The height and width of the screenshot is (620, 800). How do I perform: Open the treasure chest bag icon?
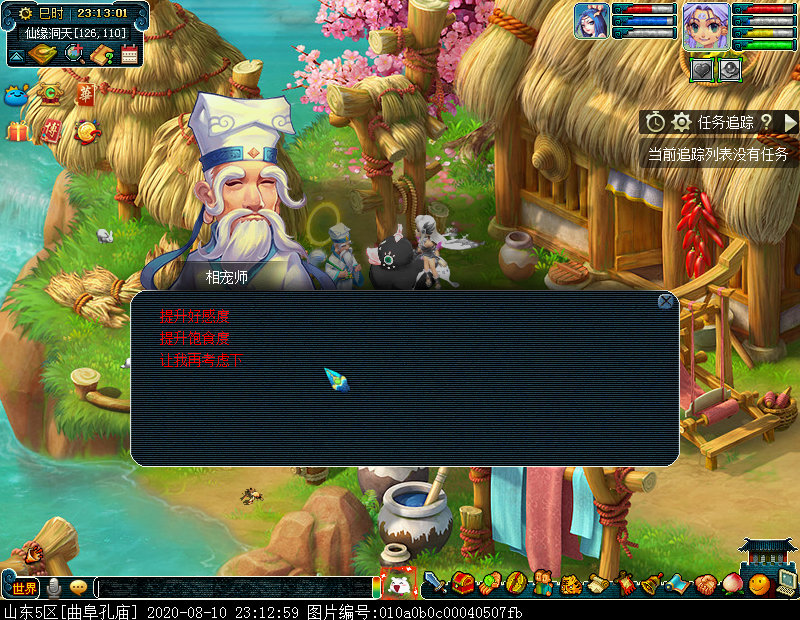coord(462,583)
